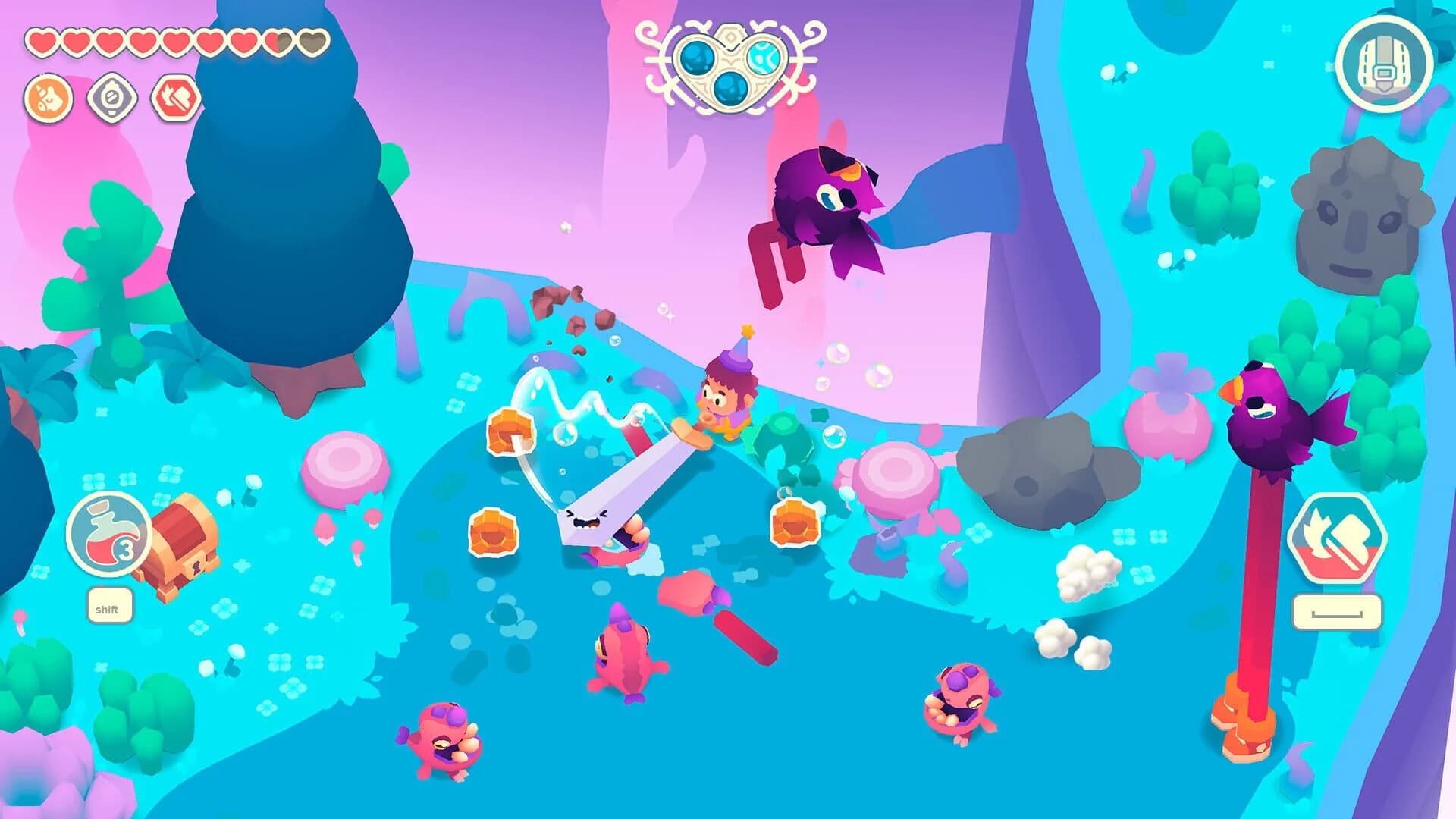Select the hero wearing the party hat
The image size is (1456, 819).
[x=724, y=387]
